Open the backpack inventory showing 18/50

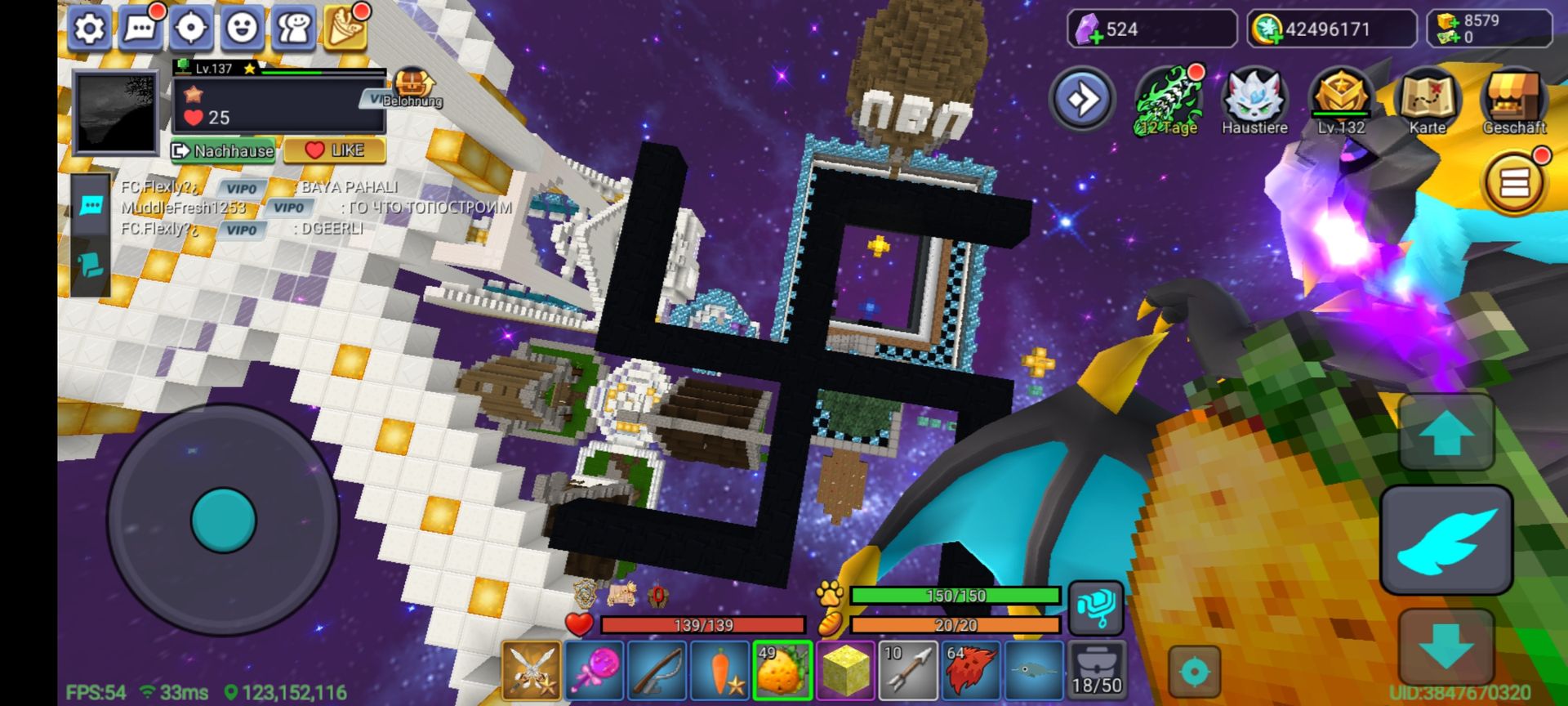click(1097, 671)
